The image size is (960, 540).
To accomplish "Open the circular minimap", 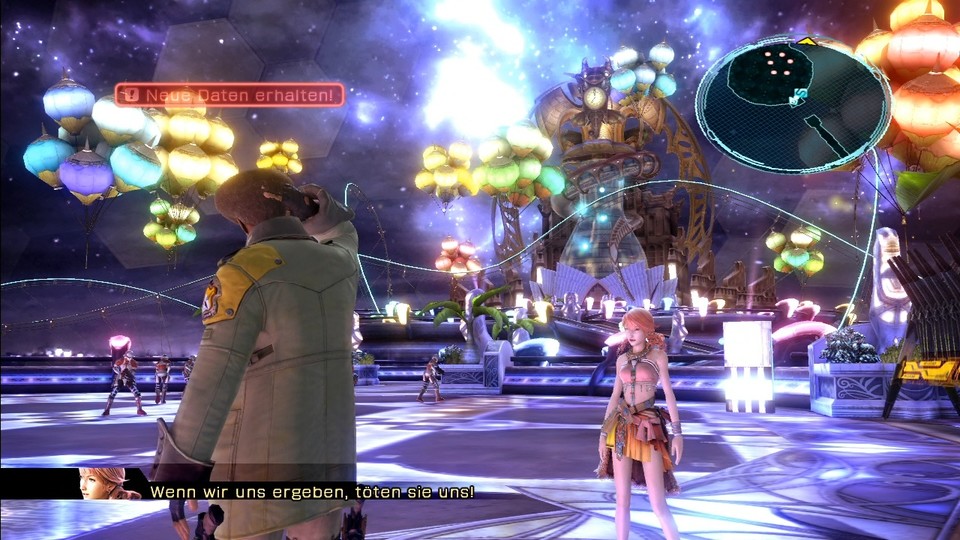I will (x=792, y=103).
